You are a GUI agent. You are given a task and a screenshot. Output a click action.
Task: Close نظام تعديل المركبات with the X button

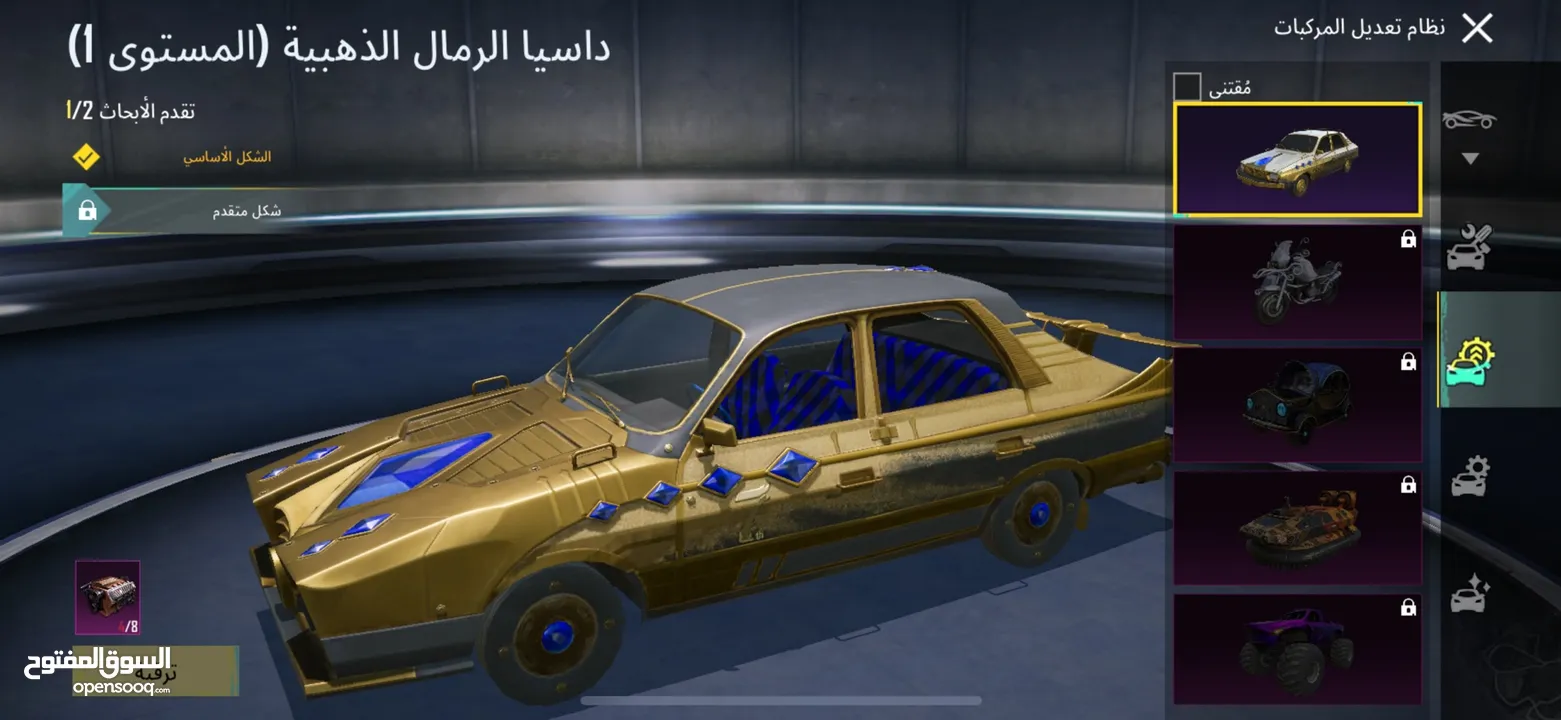tap(1478, 28)
